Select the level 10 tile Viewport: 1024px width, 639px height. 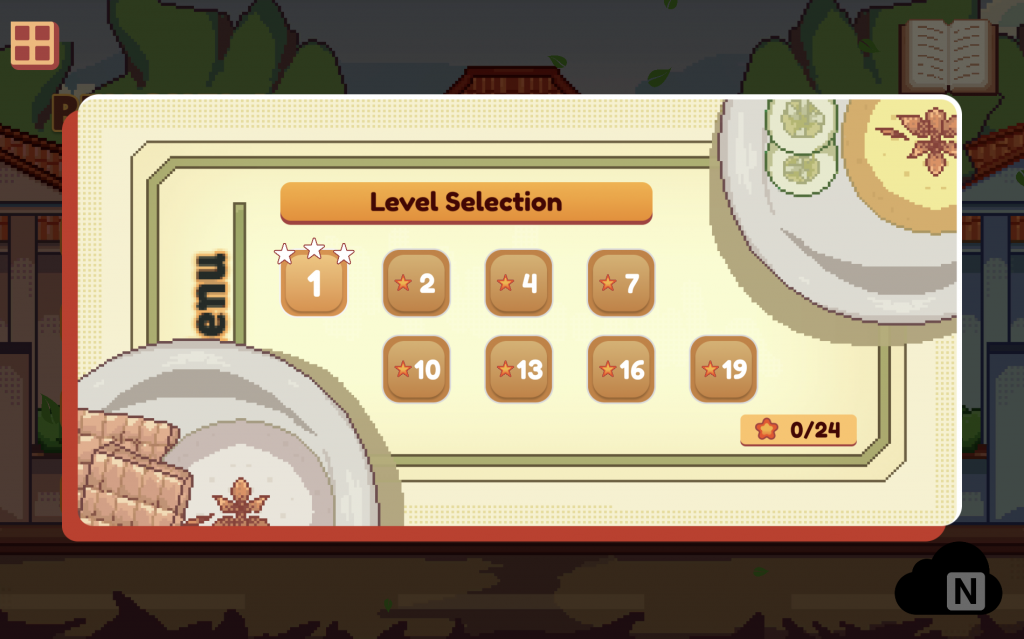416,370
